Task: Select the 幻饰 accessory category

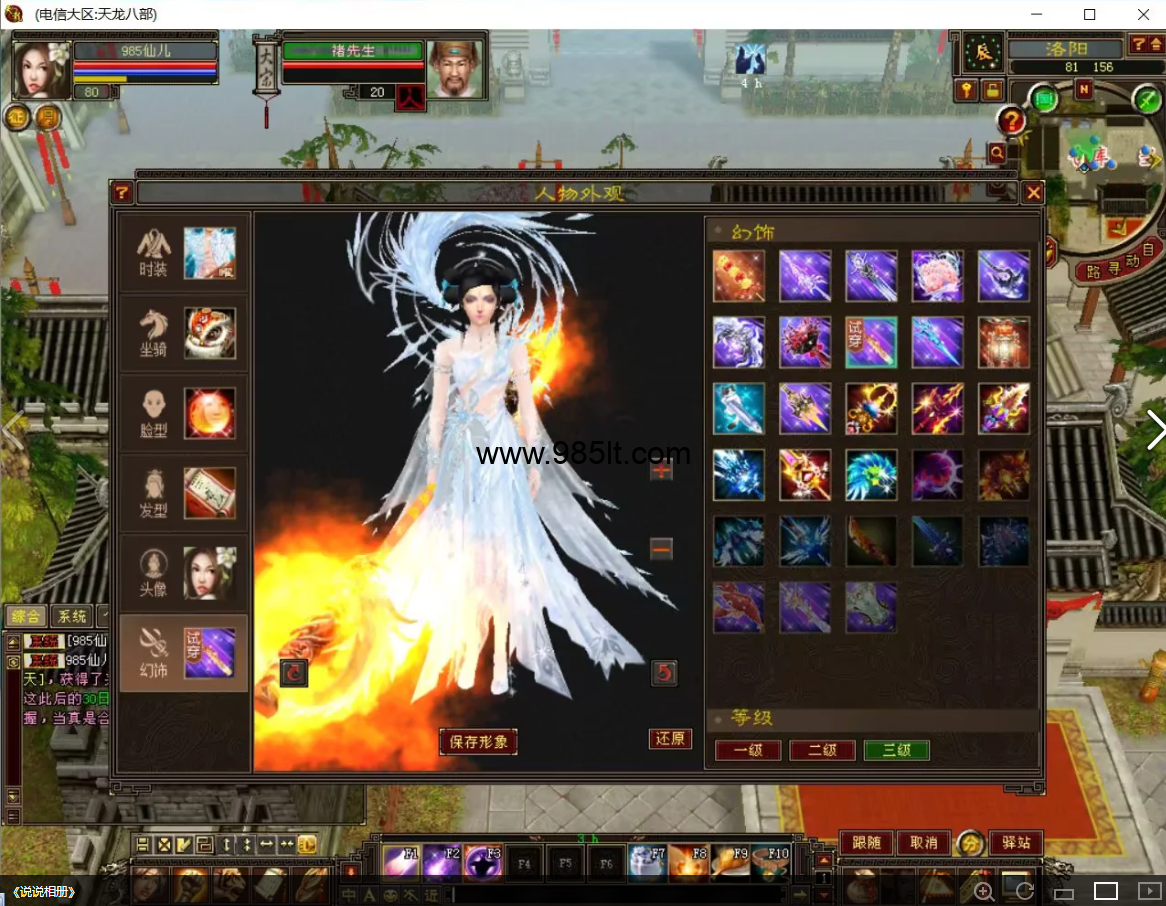Action: [184, 653]
